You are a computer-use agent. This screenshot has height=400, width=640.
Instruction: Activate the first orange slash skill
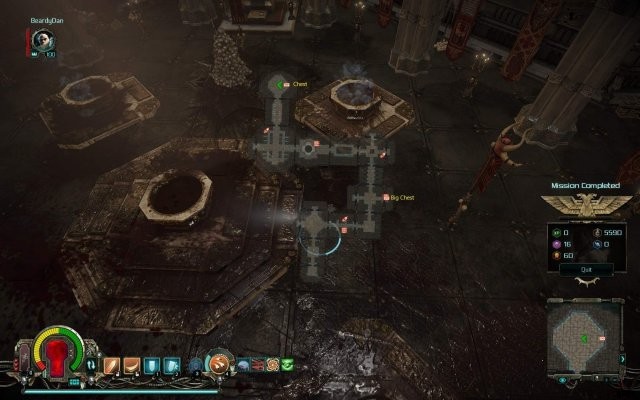110,365
